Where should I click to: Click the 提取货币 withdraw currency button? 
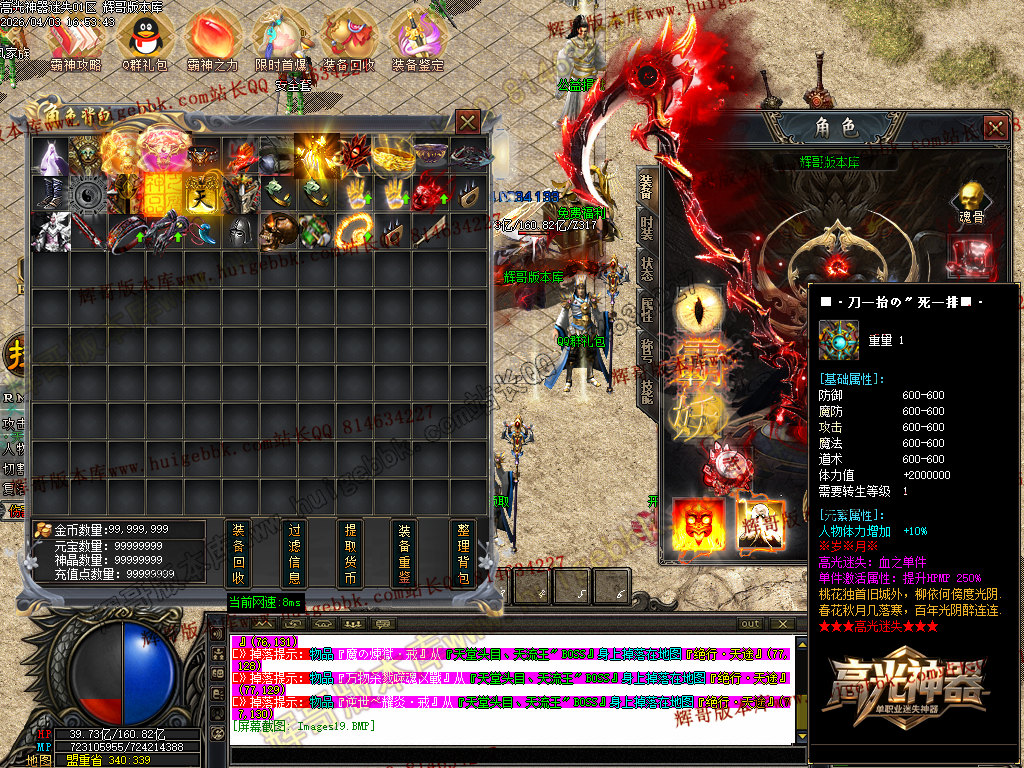350,553
